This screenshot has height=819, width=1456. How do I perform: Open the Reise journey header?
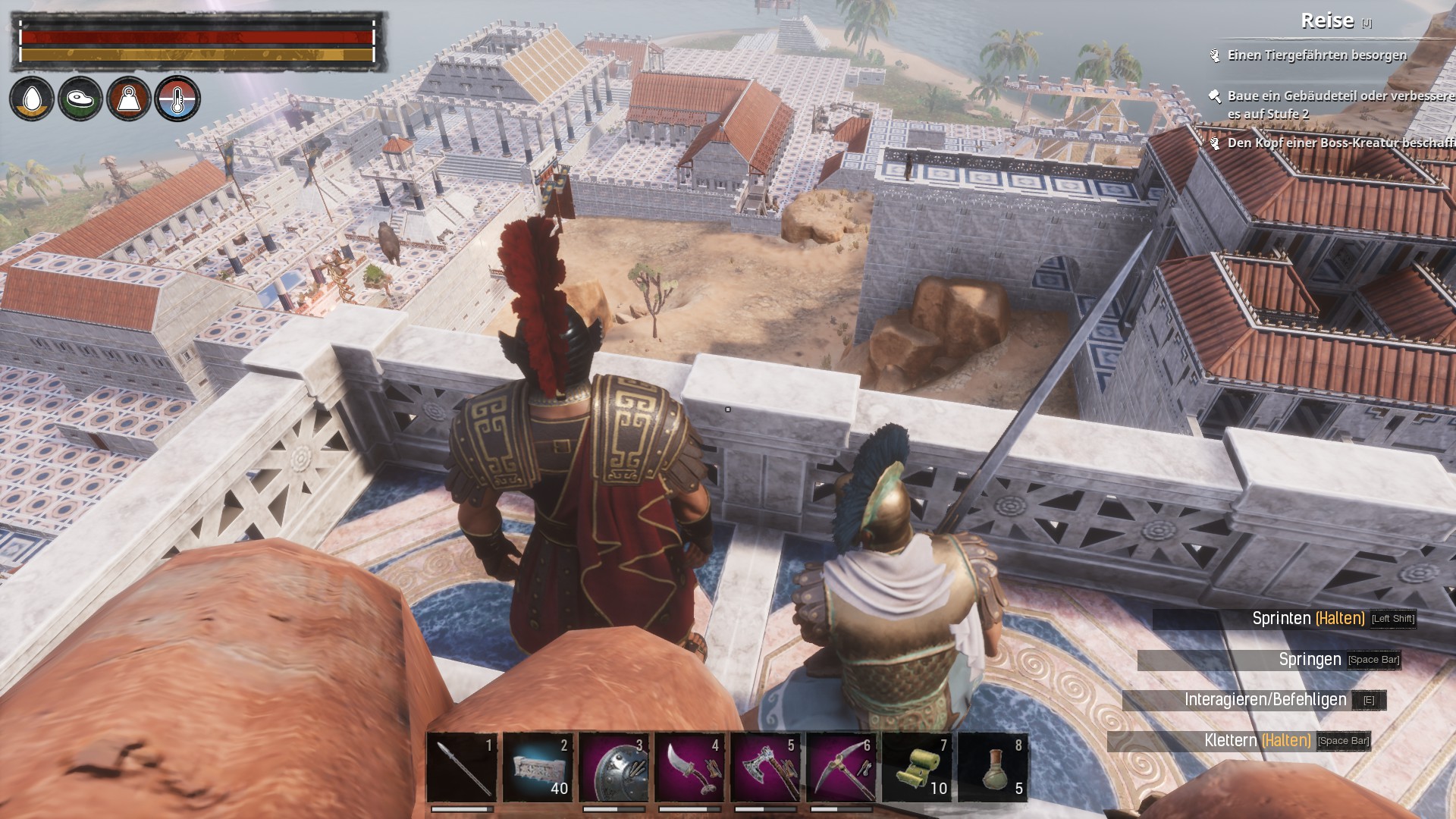[1327, 21]
